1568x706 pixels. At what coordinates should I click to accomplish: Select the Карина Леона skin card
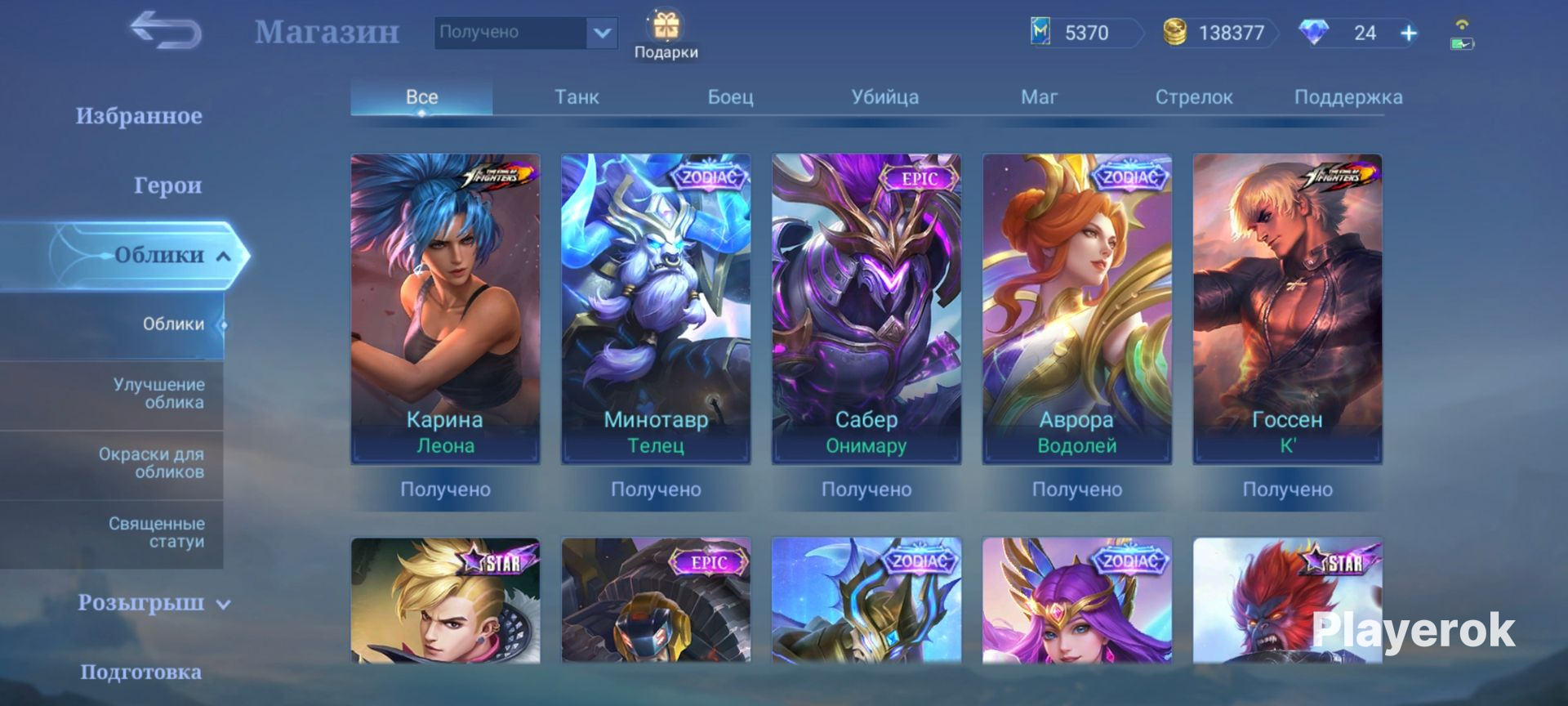coord(445,309)
